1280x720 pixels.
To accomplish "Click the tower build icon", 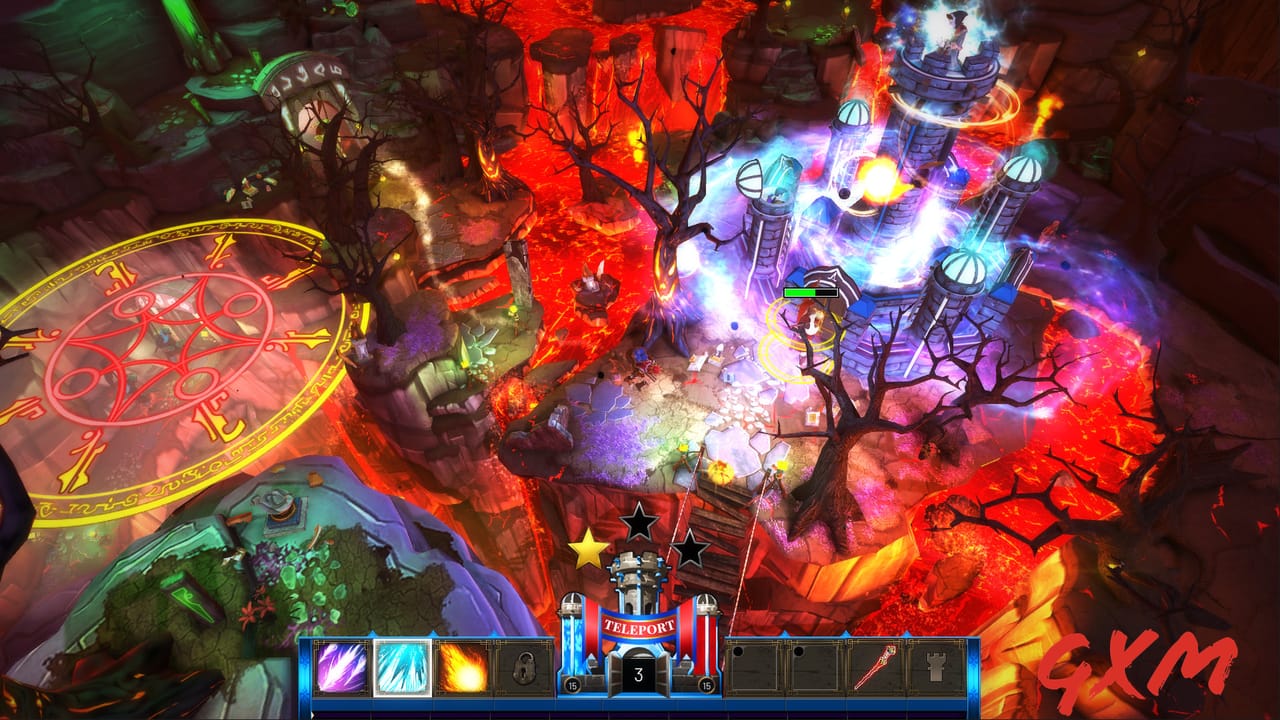I will [936, 666].
